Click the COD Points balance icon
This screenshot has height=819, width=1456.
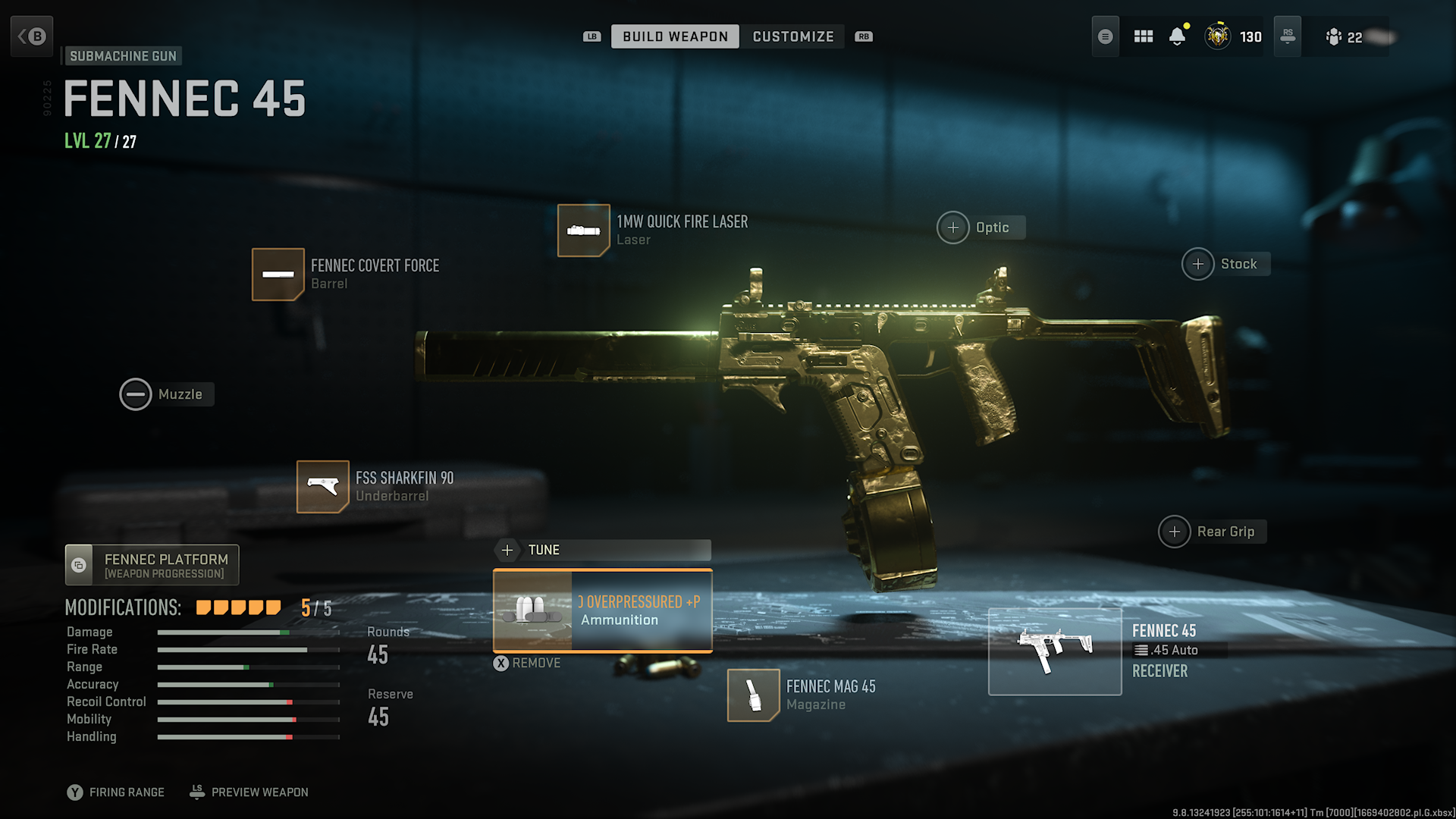[x=1217, y=36]
